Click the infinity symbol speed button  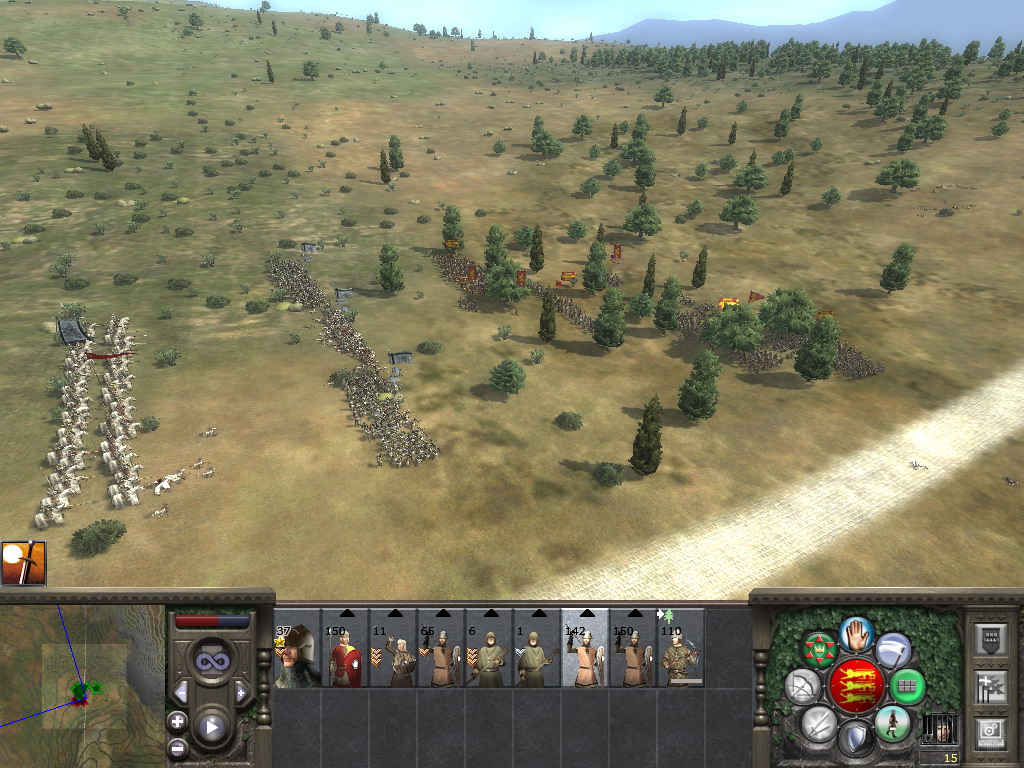210,661
